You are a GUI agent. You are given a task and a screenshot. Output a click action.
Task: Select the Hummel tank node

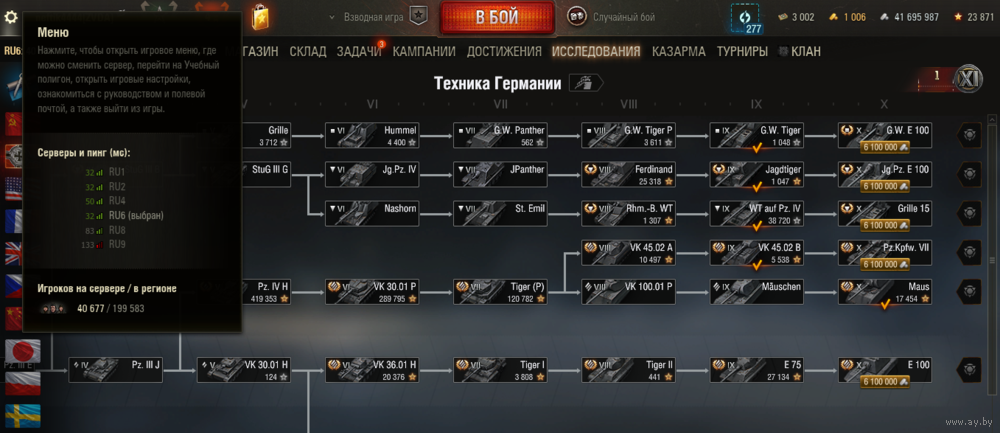[372, 136]
